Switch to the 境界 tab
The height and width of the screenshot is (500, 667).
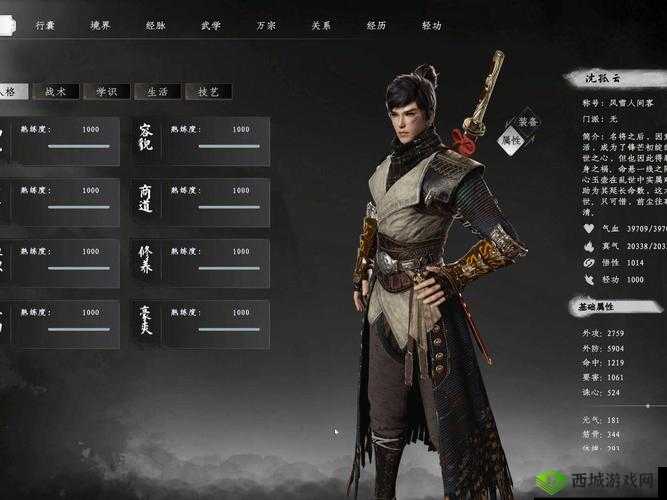101,25
